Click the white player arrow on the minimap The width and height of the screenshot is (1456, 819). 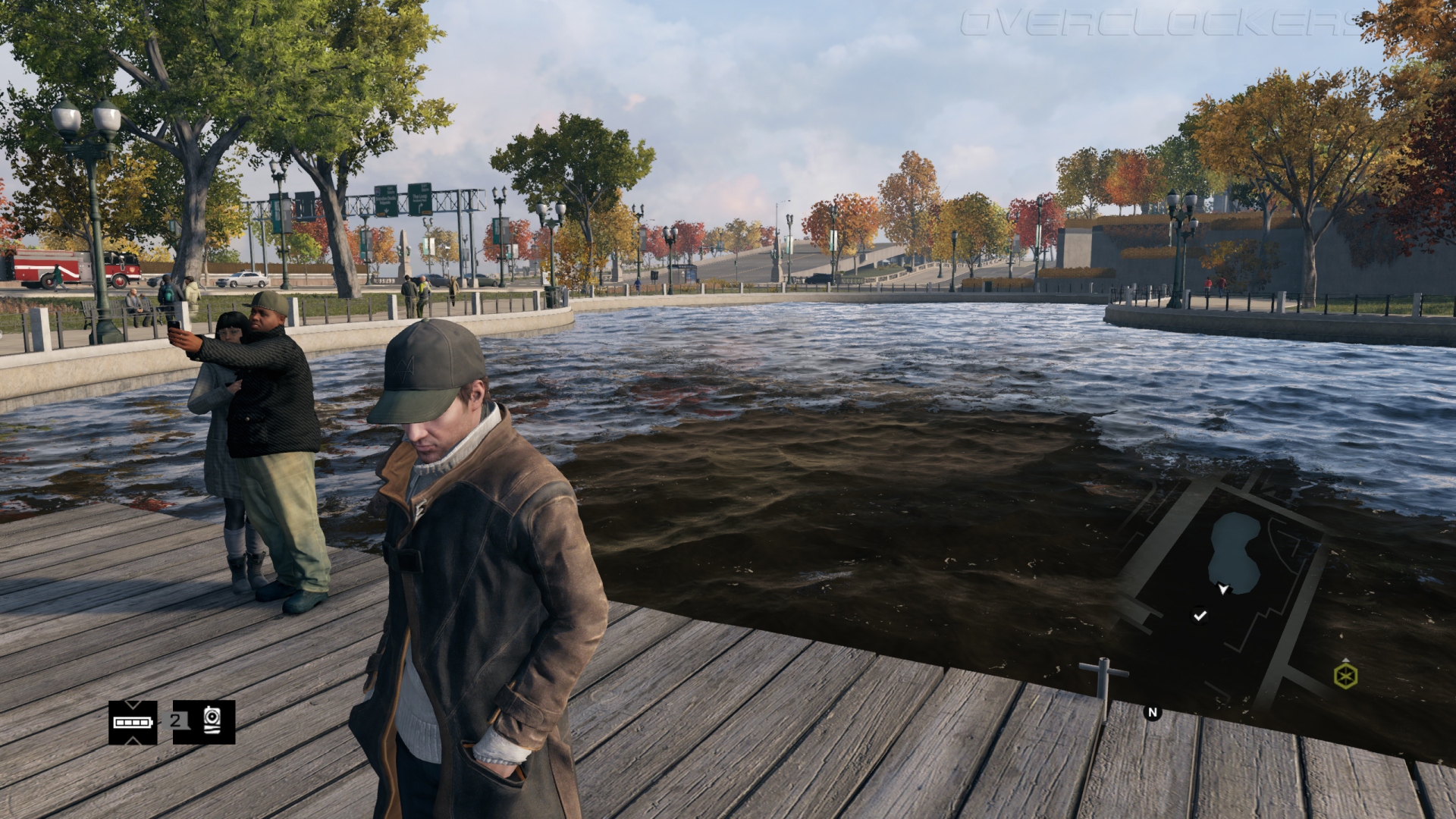(x=1222, y=588)
